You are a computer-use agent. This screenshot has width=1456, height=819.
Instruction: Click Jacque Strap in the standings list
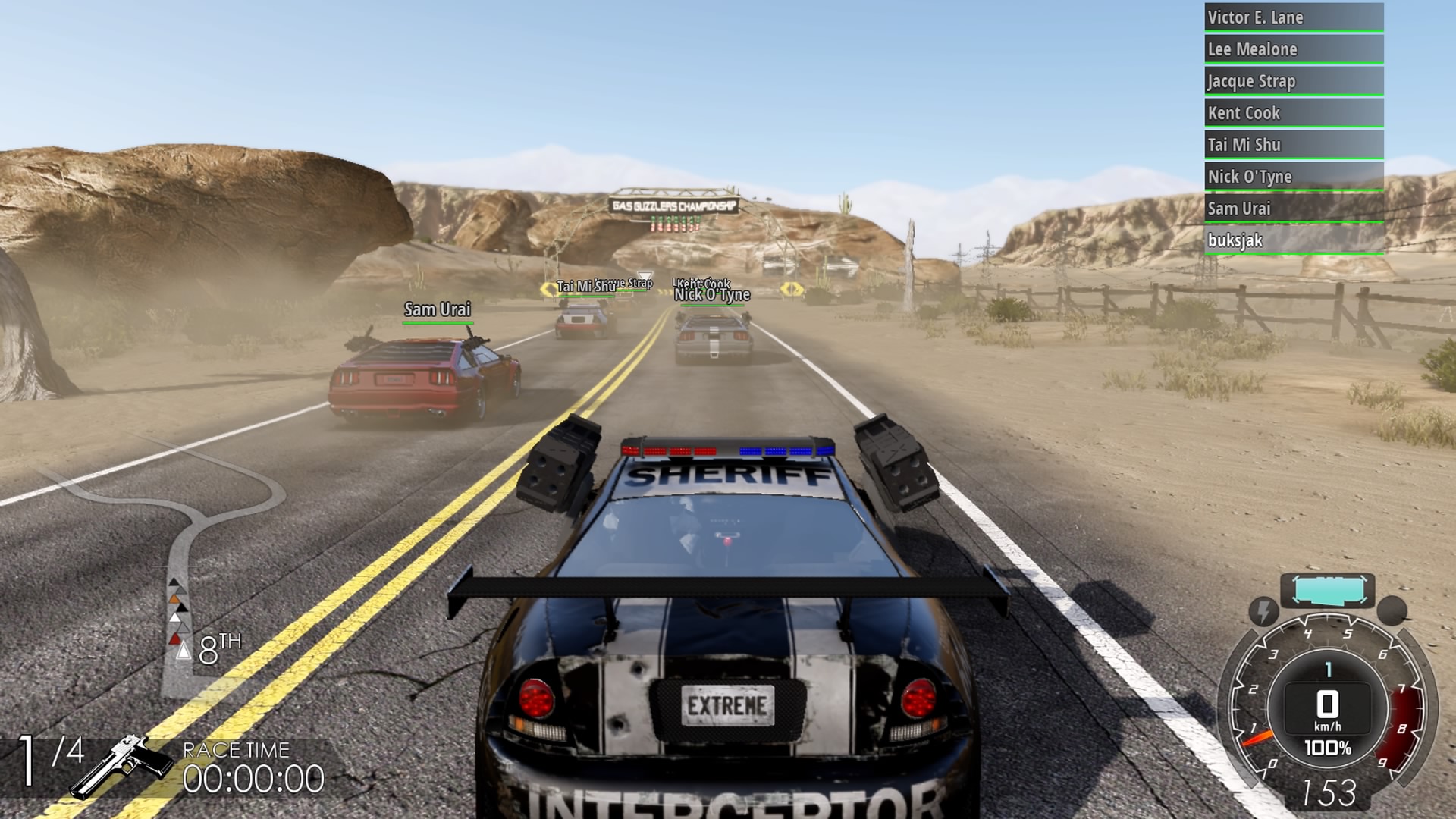click(x=1293, y=81)
